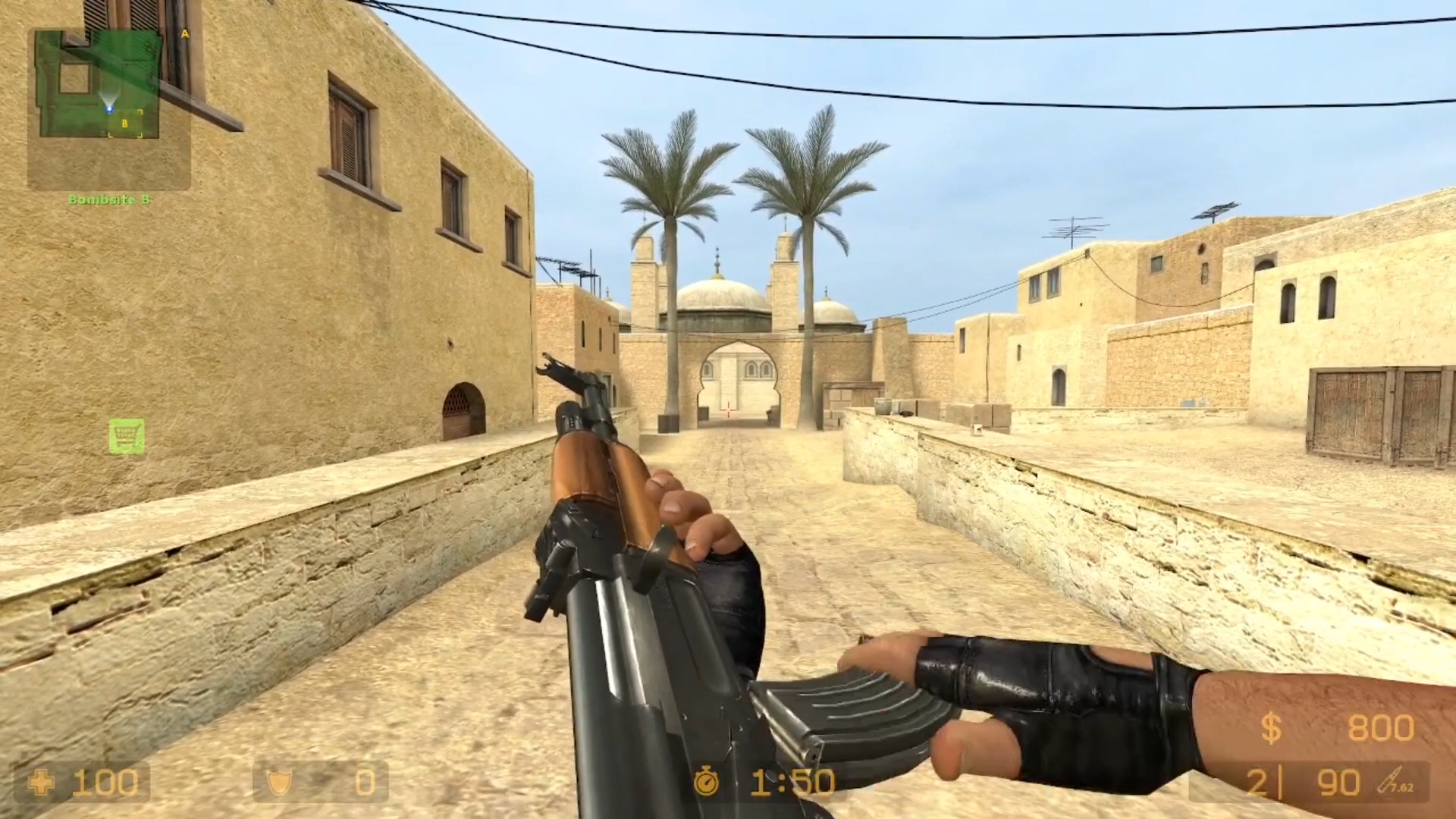Click the yellow B marker inside the radar
Screen dimensions: 1456x819
point(124,121)
